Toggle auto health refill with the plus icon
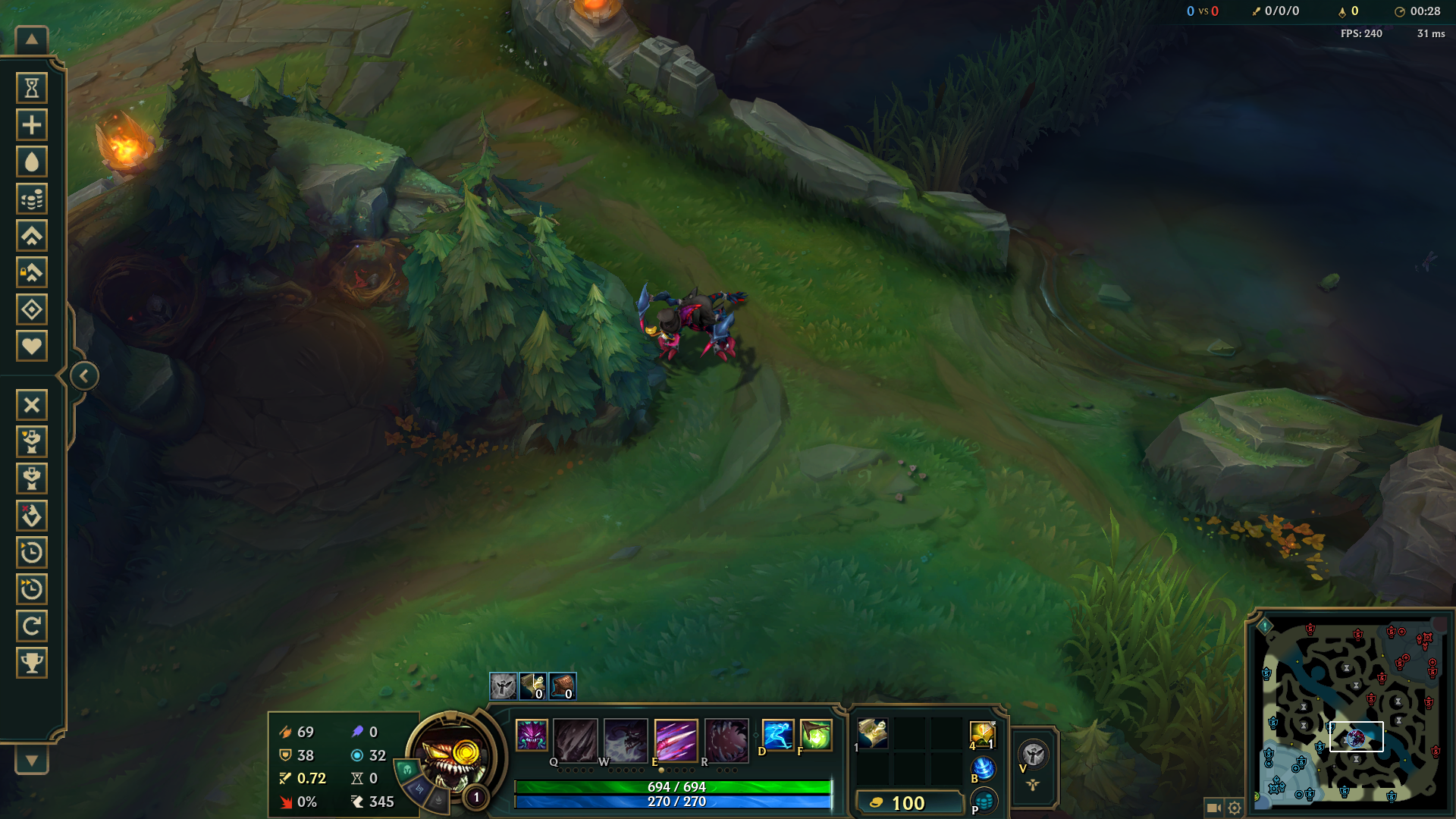1456x819 pixels. pos(32,124)
